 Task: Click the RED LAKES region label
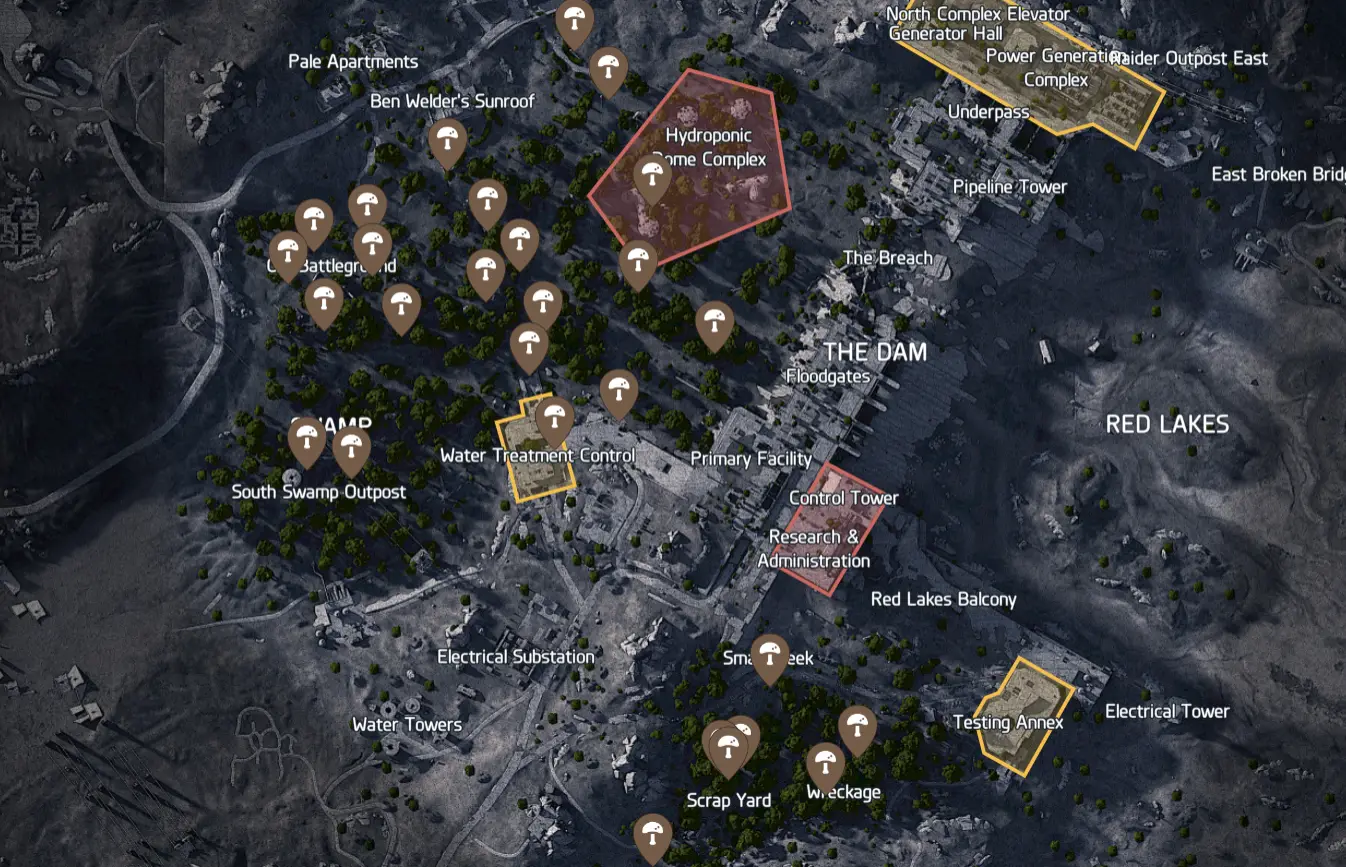tap(1168, 424)
